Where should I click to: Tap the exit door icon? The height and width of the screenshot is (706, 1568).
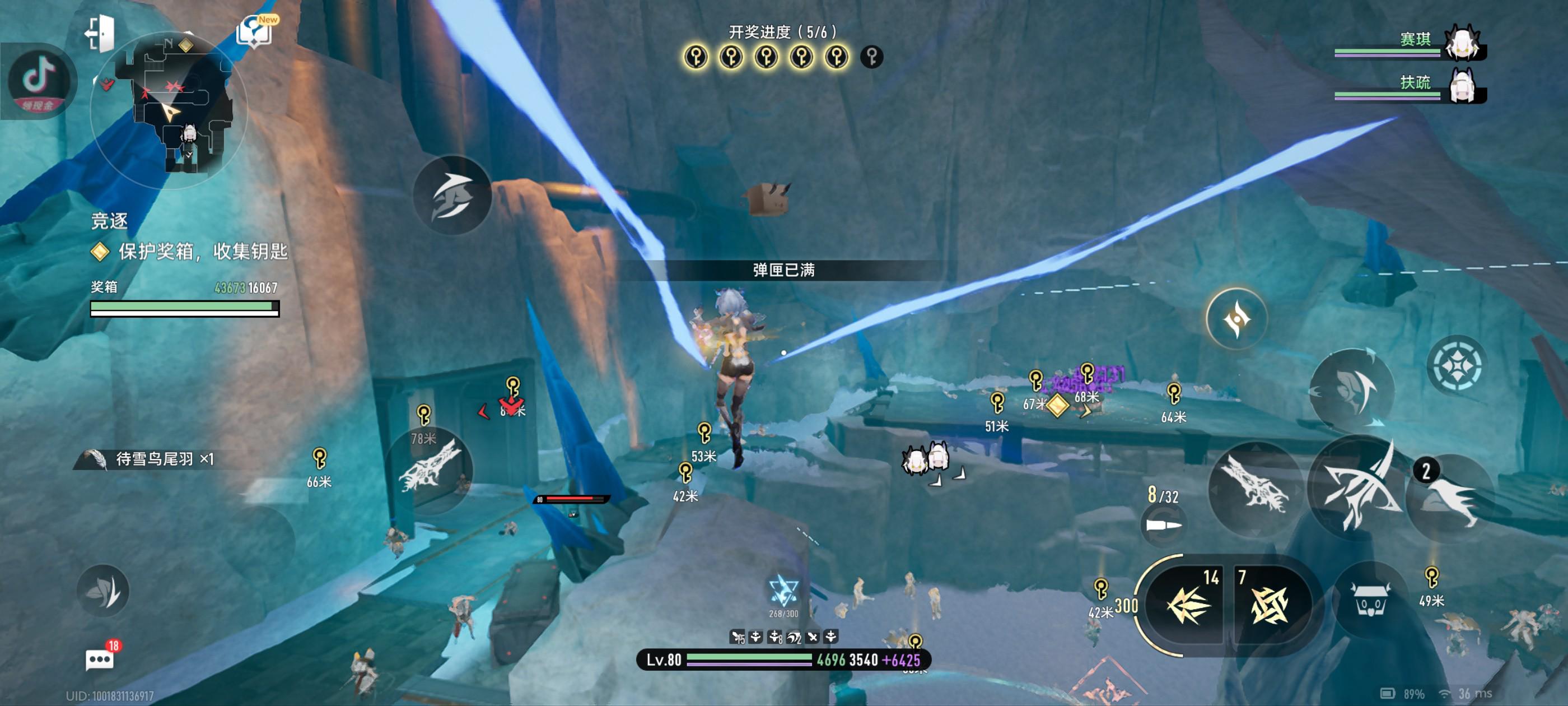(x=100, y=33)
